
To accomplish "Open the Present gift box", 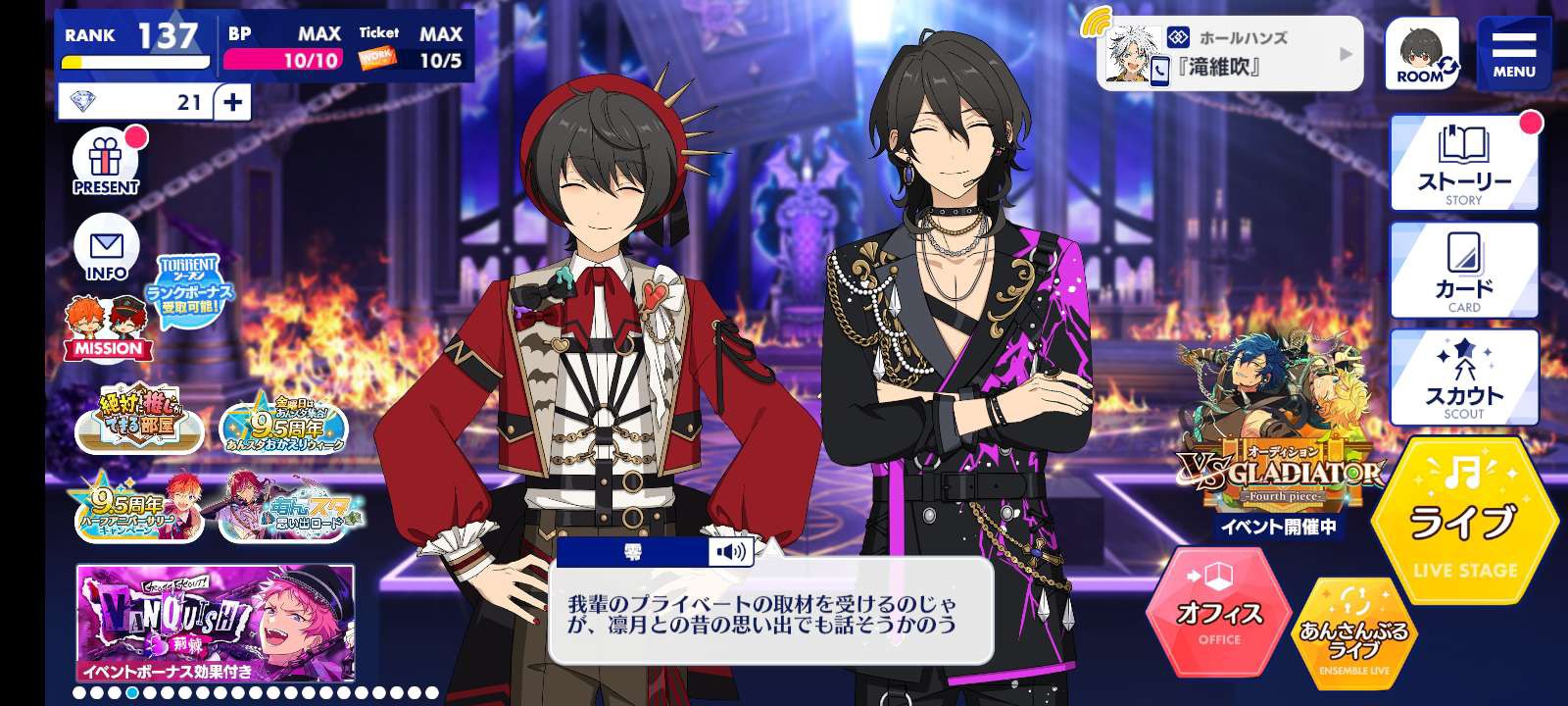I will pyautogui.click(x=106, y=163).
